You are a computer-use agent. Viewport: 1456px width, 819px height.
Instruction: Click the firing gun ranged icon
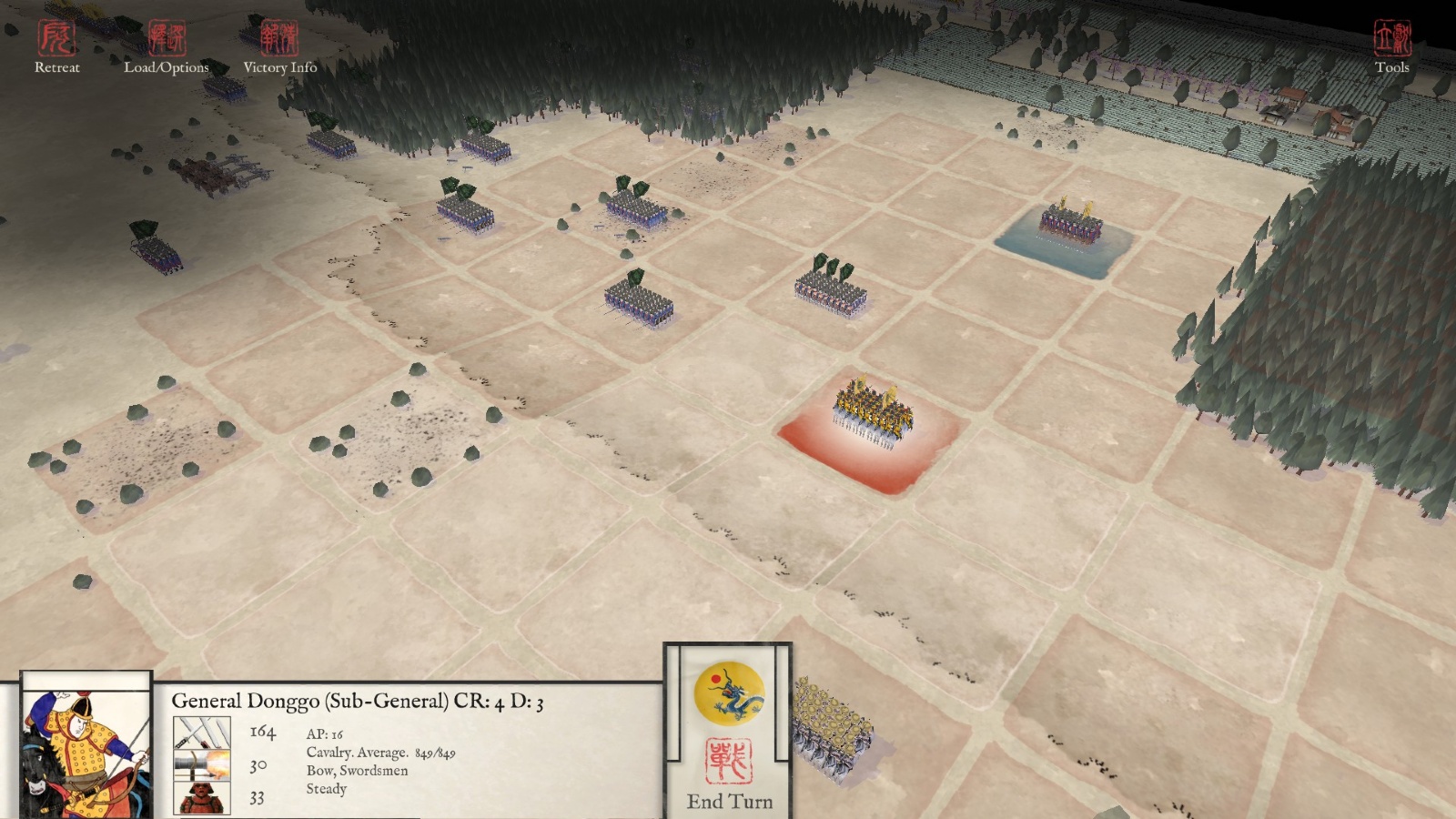(201, 765)
